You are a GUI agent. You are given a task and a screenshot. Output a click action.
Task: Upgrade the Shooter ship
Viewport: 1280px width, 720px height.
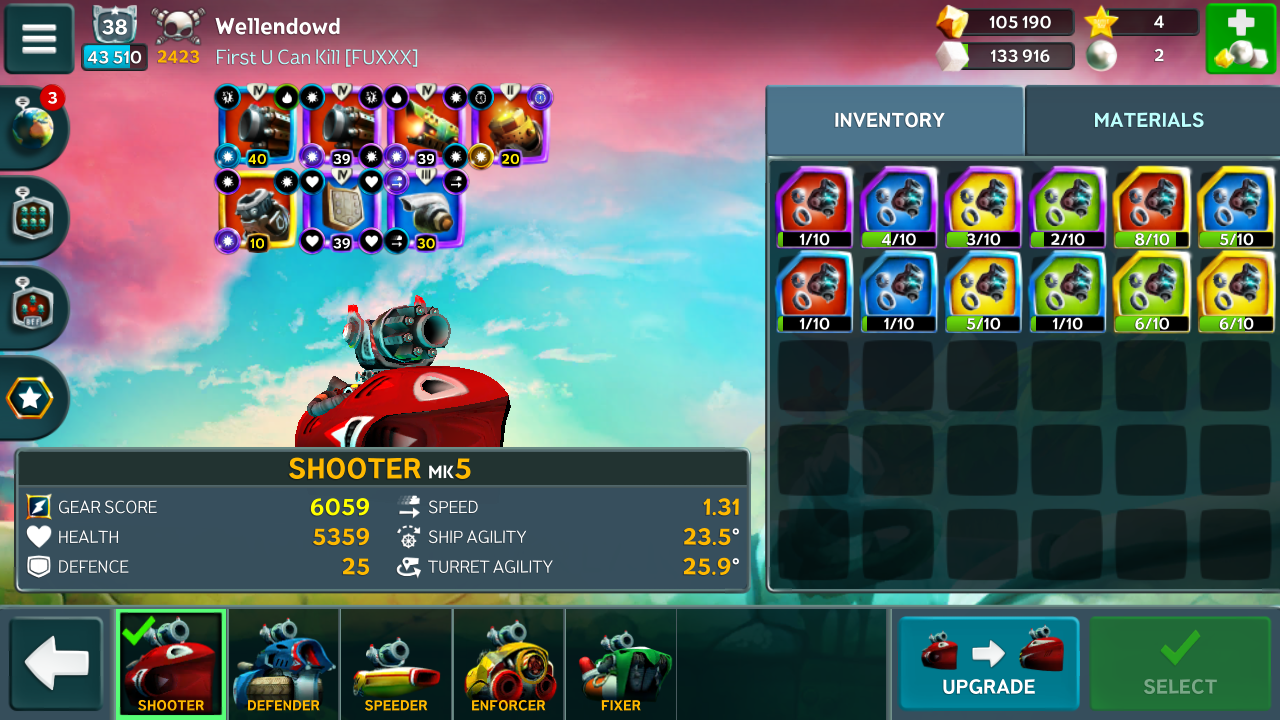coord(988,663)
